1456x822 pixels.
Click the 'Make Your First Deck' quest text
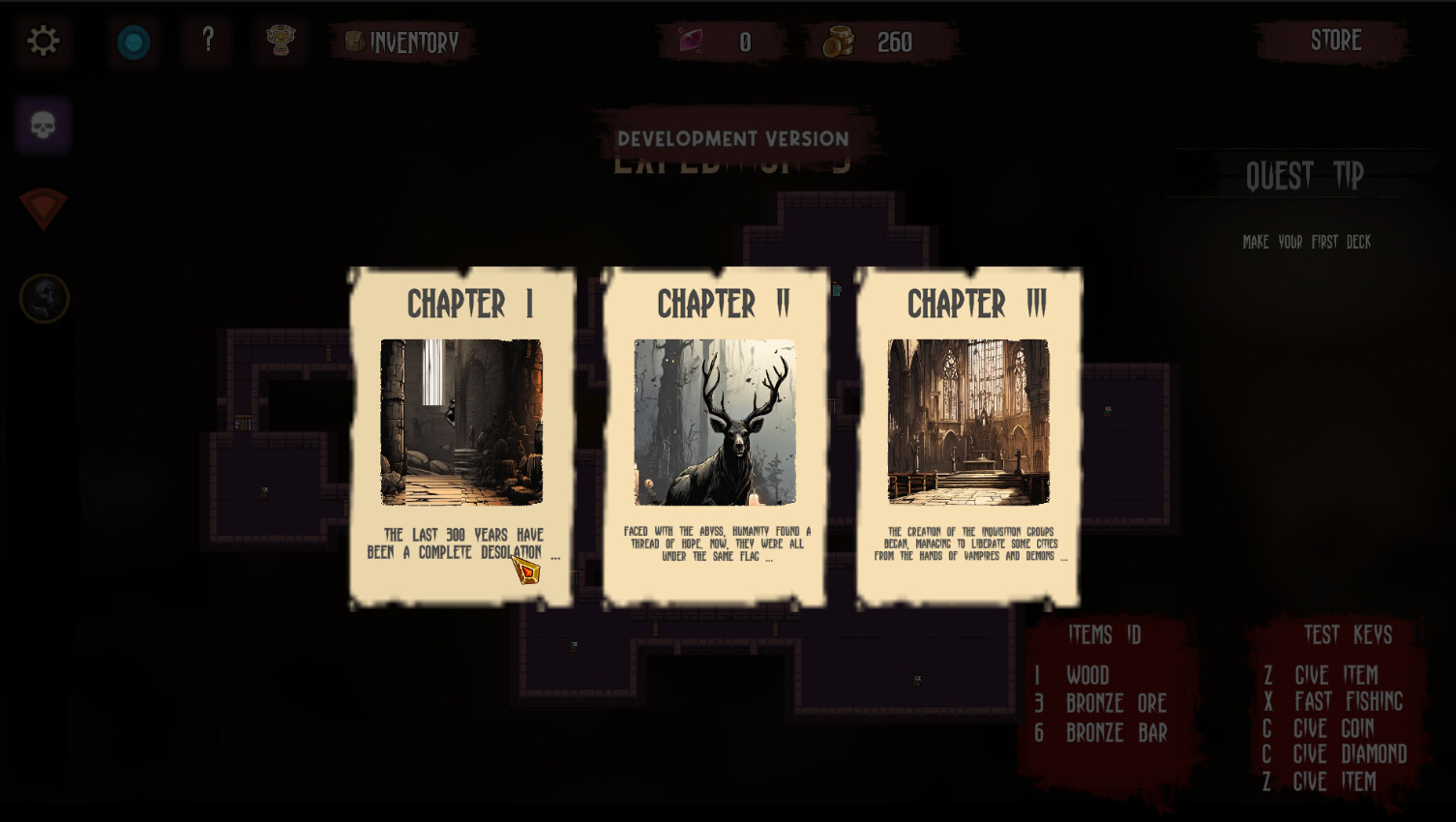pos(1306,242)
